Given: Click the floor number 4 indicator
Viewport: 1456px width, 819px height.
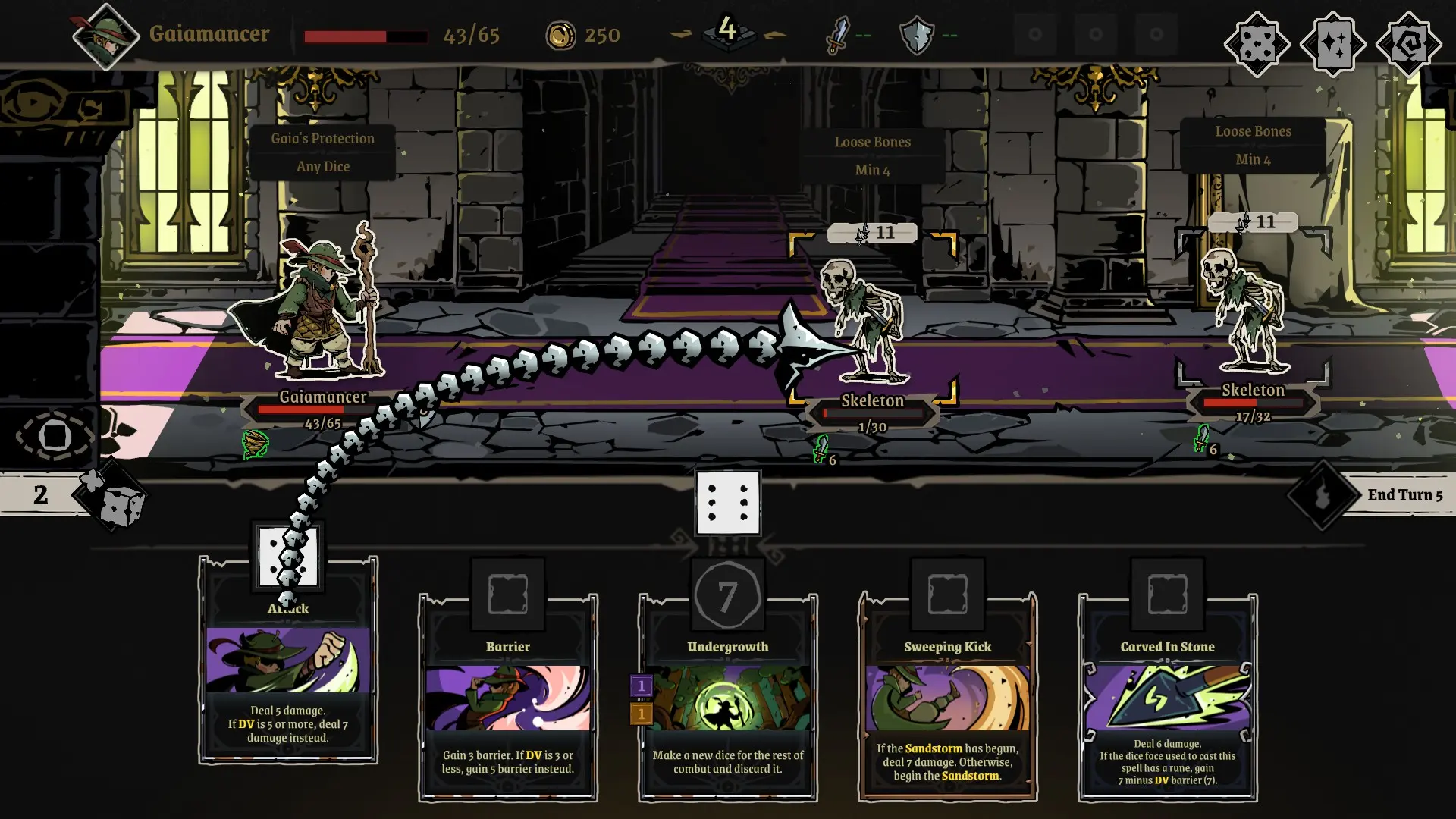Looking at the screenshot, I should pos(727,30).
